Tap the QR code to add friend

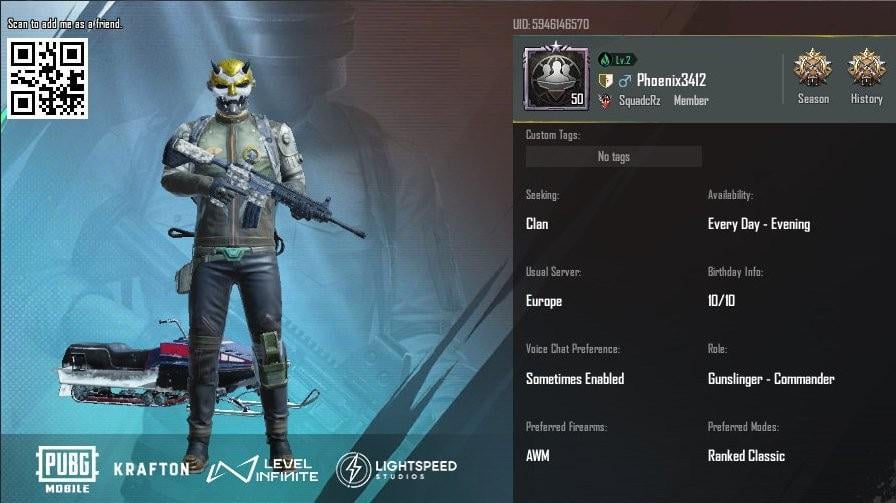[x=48, y=78]
